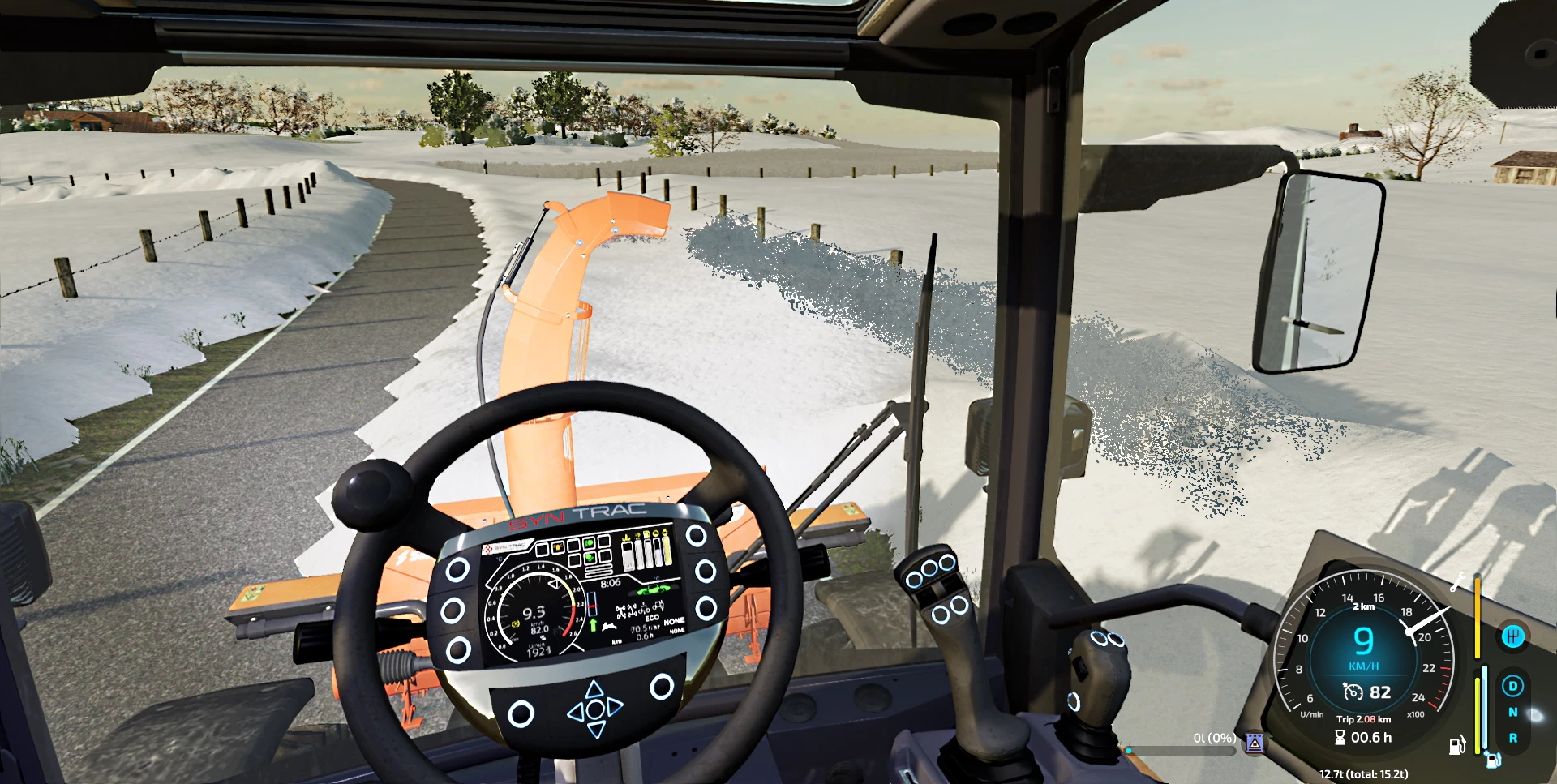The height and width of the screenshot is (784, 1557).
Task: Click the manual gearshift icon
Action: pos(1512,636)
